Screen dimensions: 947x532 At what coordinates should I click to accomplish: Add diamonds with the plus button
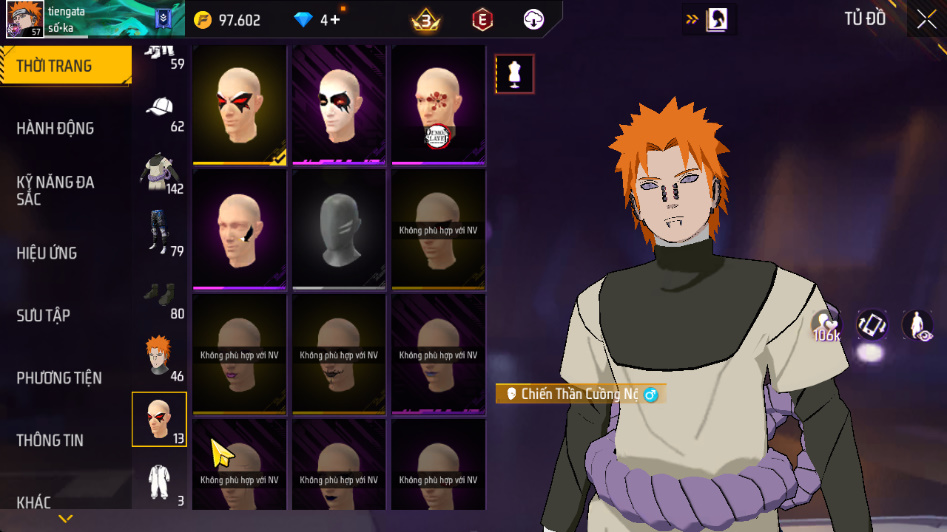click(x=336, y=20)
